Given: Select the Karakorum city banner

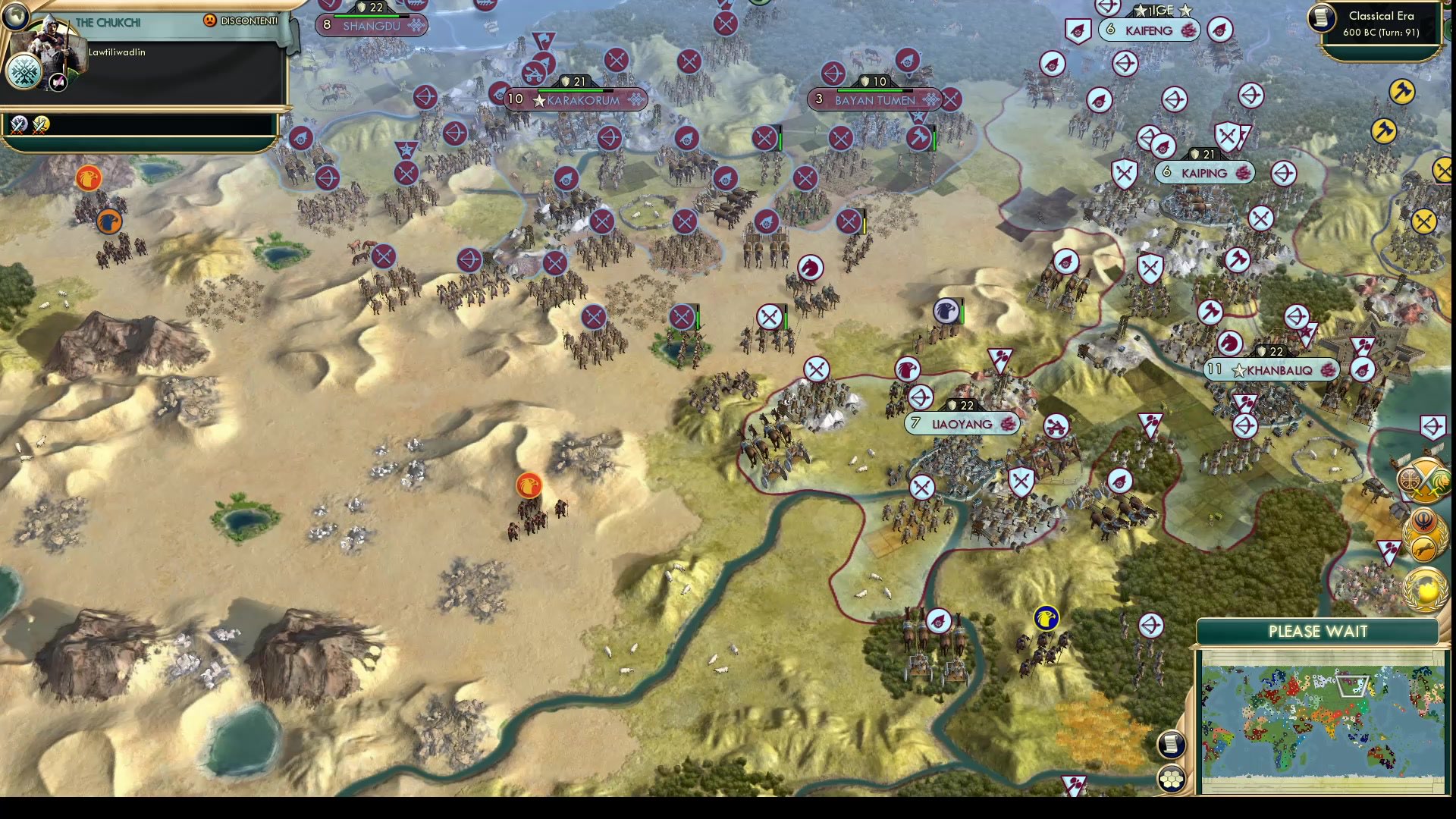Looking at the screenshot, I should point(576,99).
